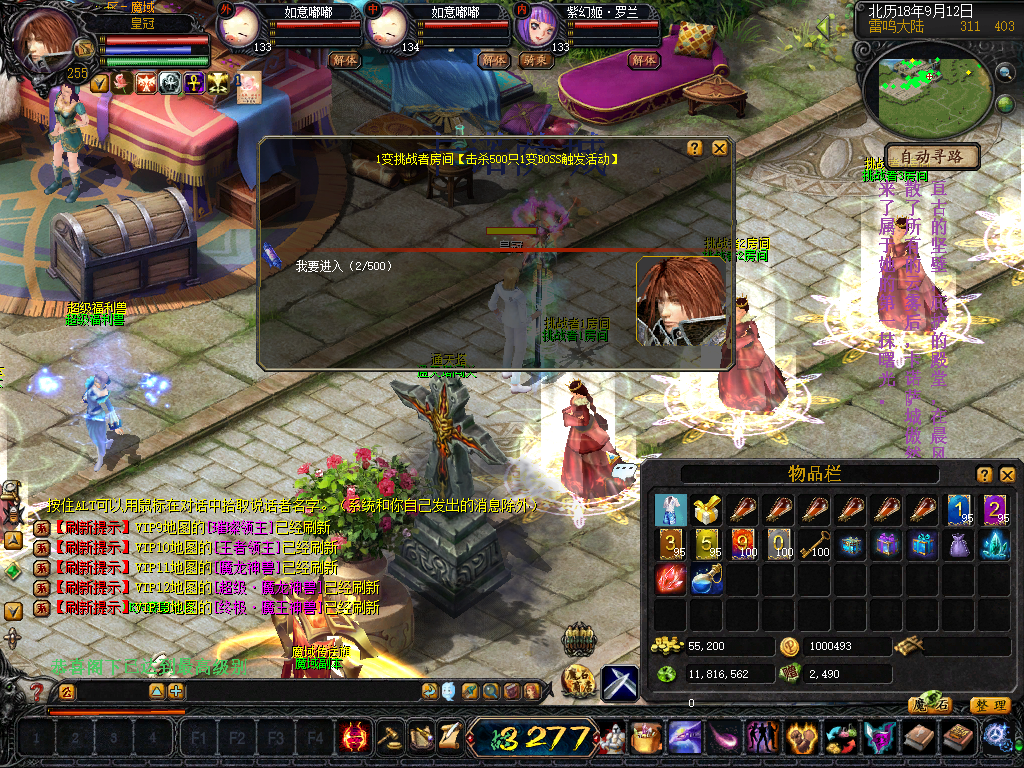Click 骑乘 under 紫幻姬·罗兰 pet
1024x768 pixels.
[536, 60]
